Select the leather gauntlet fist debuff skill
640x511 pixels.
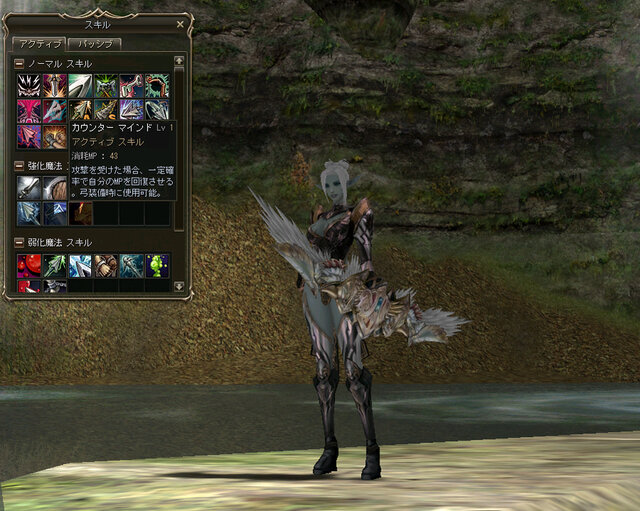tap(106, 265)
